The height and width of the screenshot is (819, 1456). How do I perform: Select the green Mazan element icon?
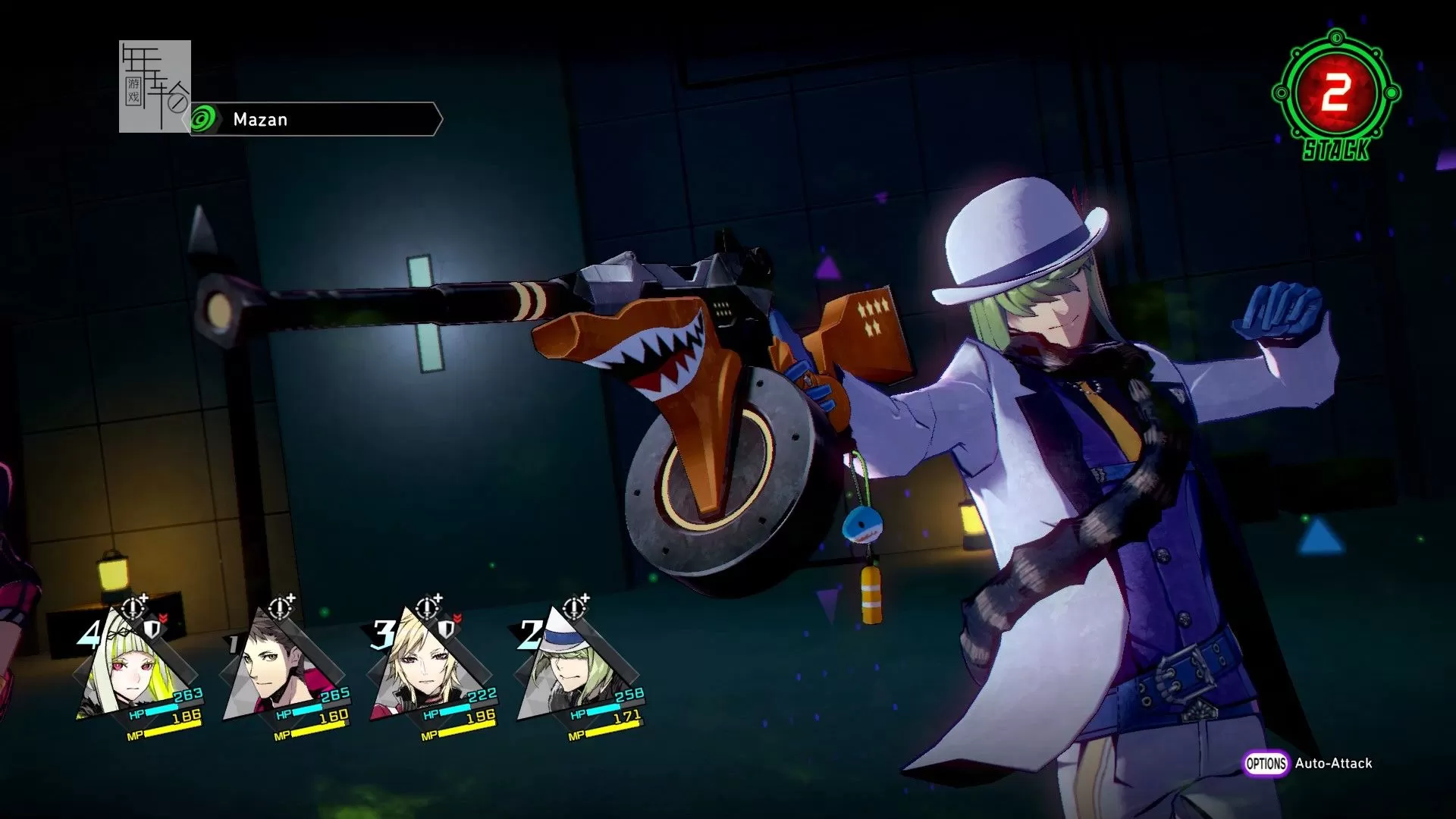tap(203, 118)
